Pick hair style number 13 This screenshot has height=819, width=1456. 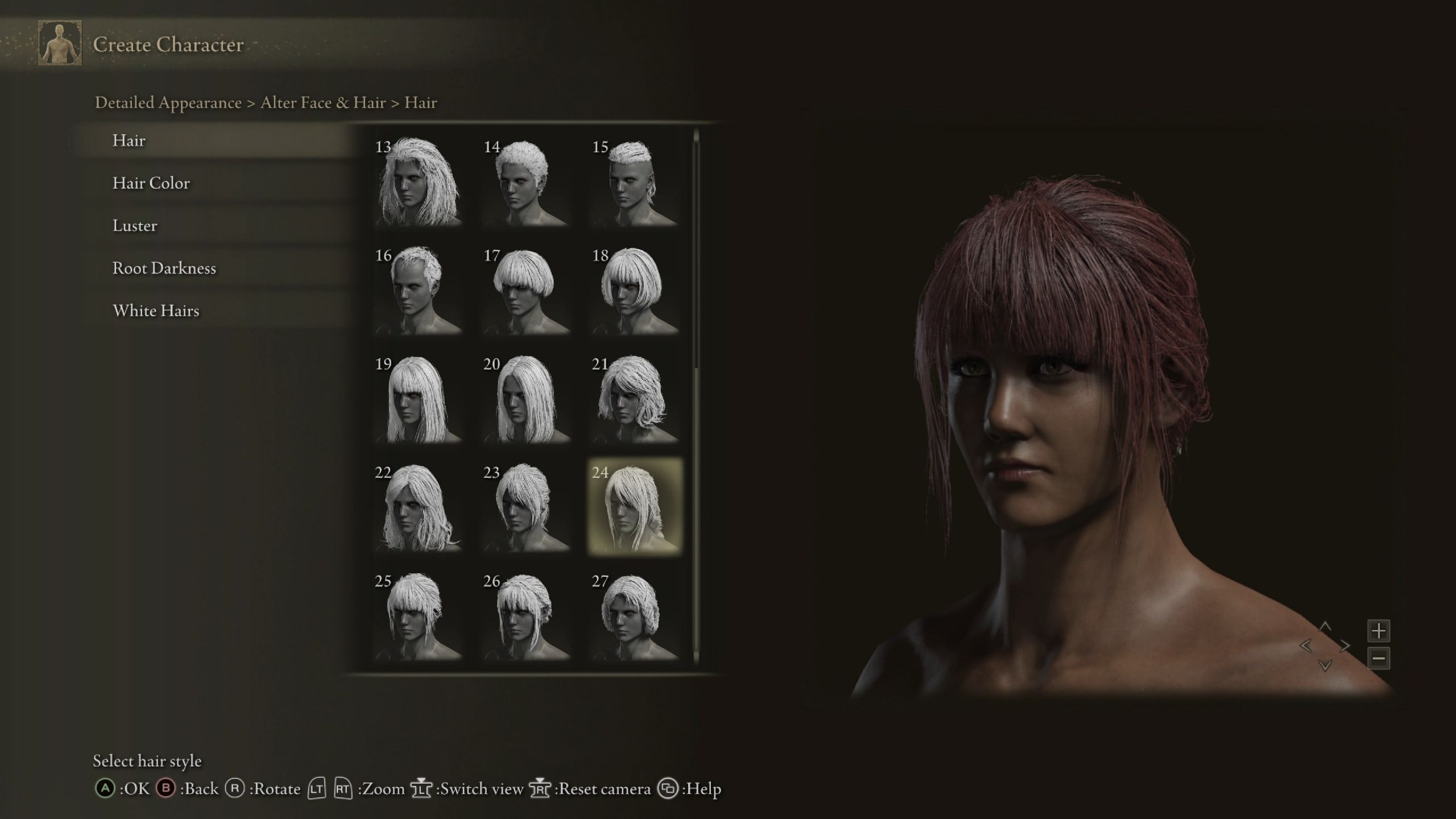tap(417, 181)
